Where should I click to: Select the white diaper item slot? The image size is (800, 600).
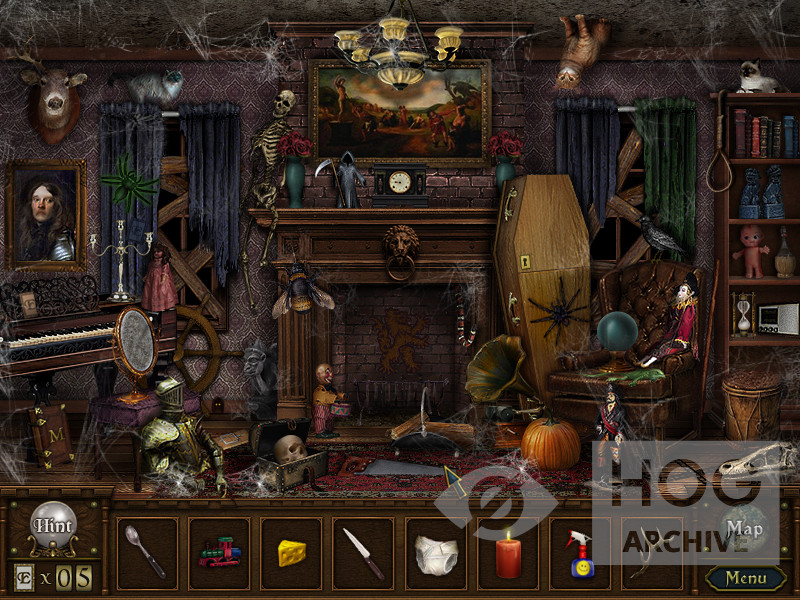point(435,552)
